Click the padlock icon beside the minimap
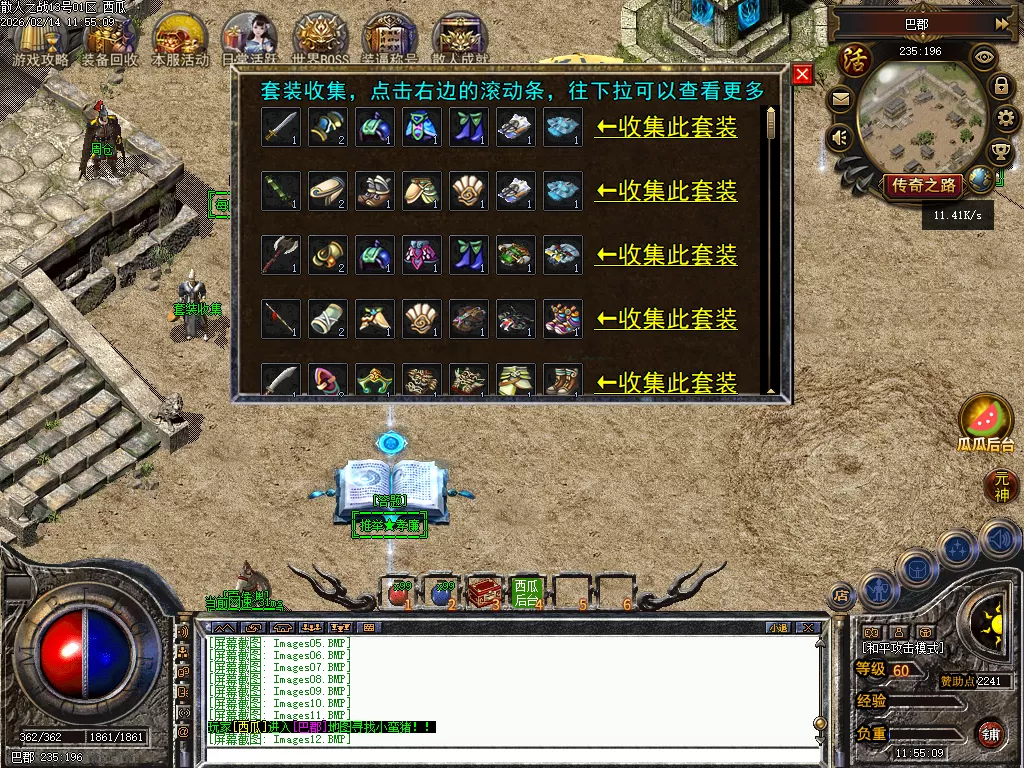 [x=1001, y=86]
